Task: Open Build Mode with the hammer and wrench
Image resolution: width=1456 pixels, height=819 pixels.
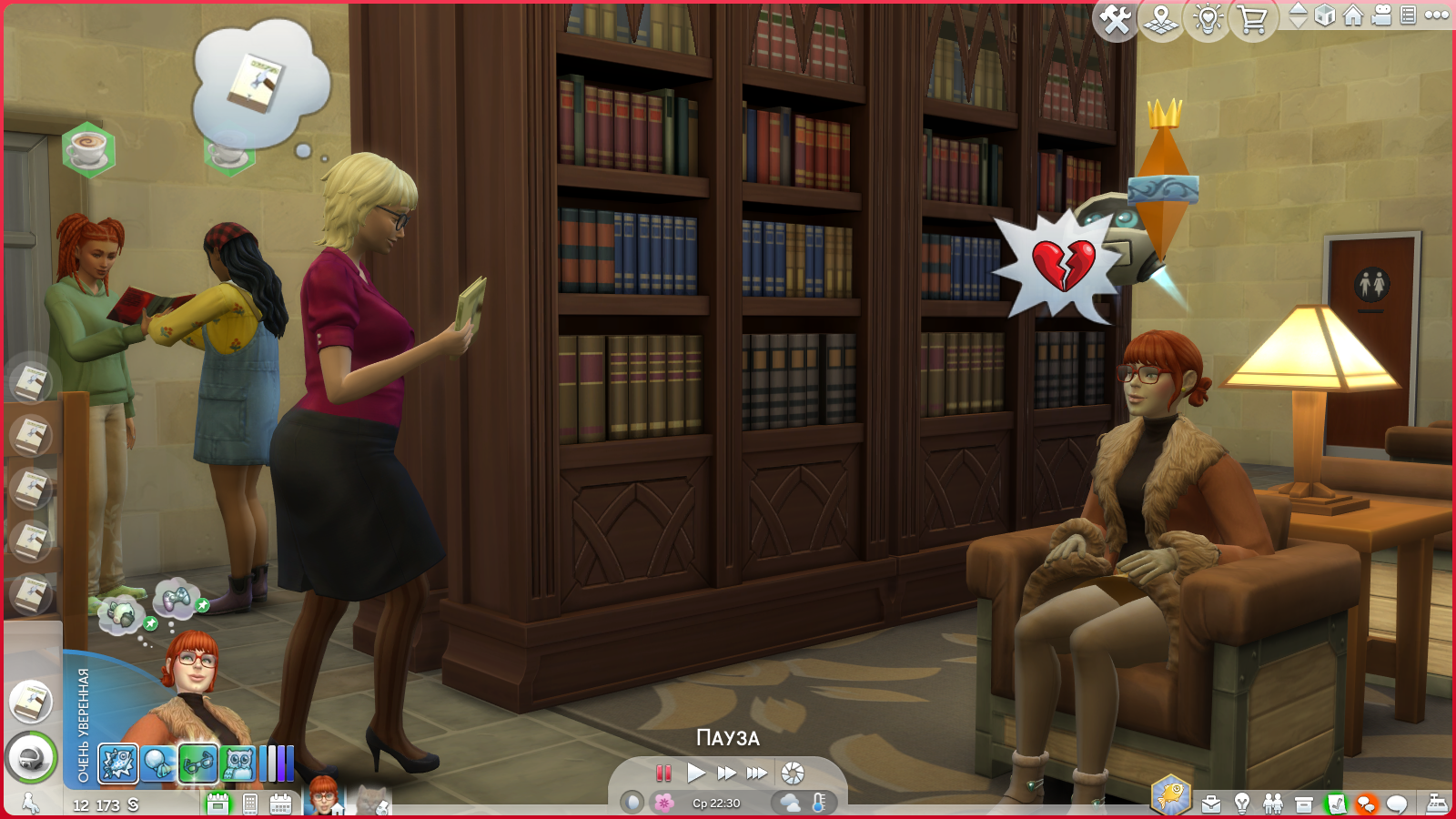Action: [x=1116, y=19]
